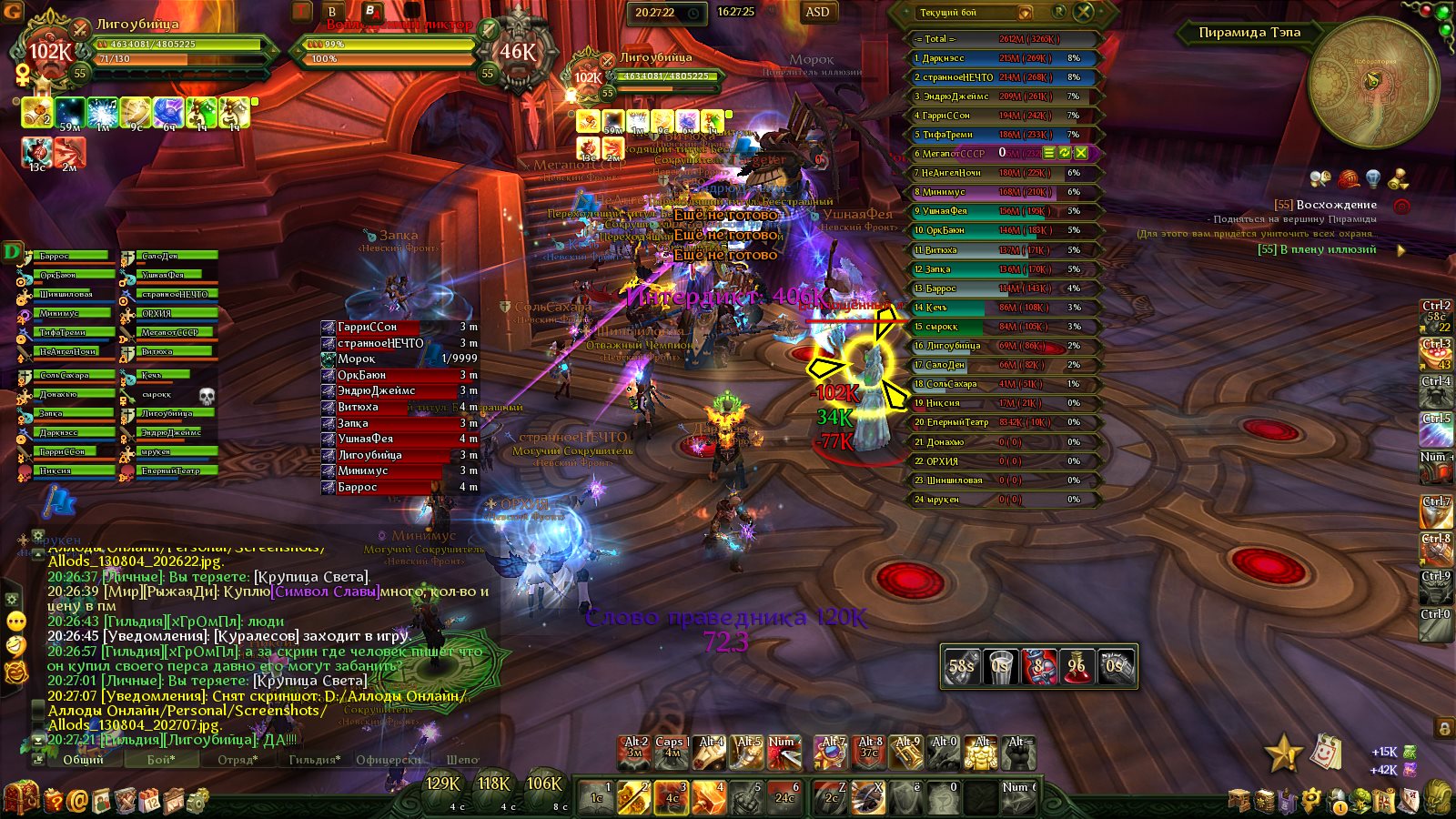1456x819 pixels.
Task: Switch to the Бой chat tab
Action: point(161,759)
